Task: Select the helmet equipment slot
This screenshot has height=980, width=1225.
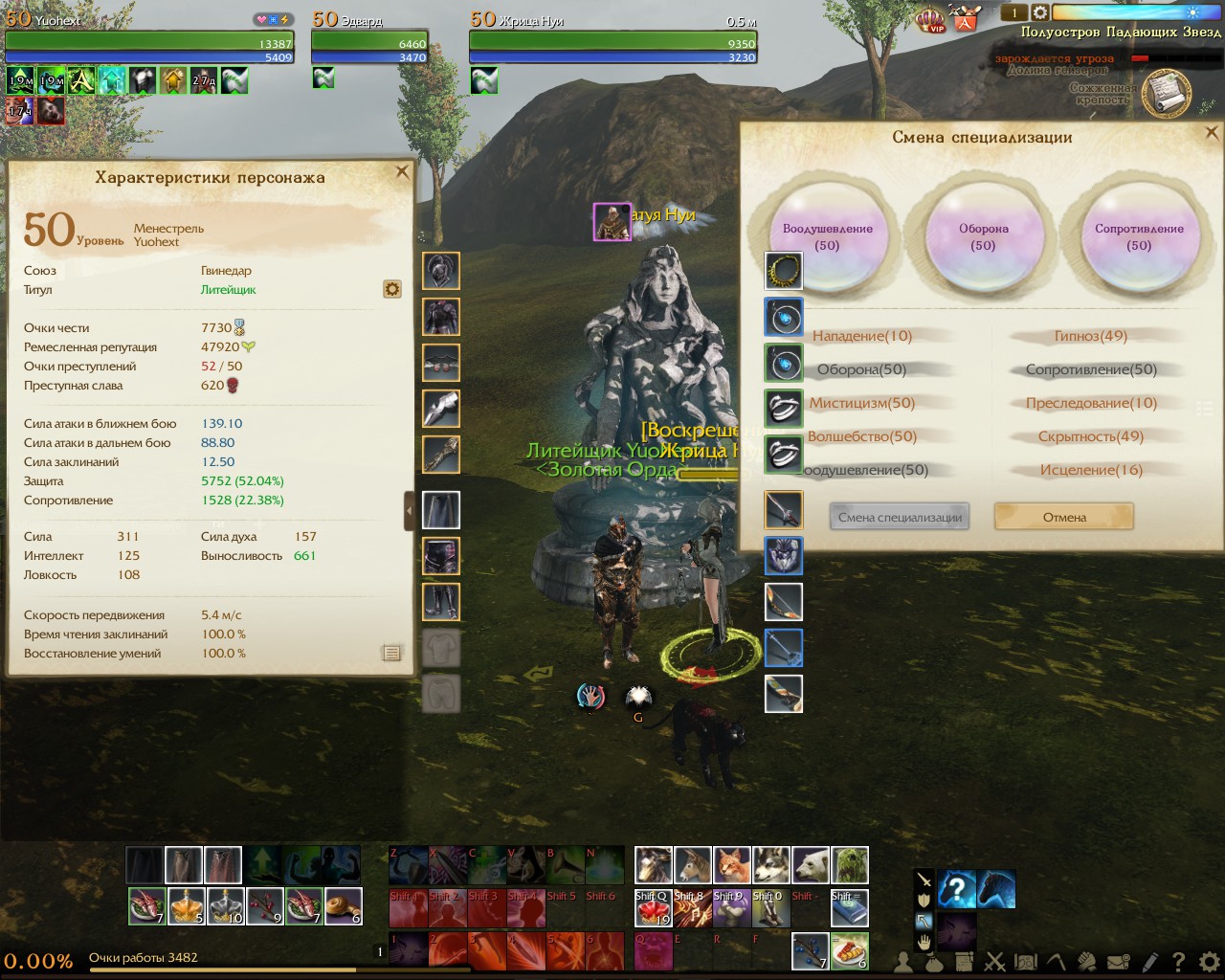Action: pos(441,272)
